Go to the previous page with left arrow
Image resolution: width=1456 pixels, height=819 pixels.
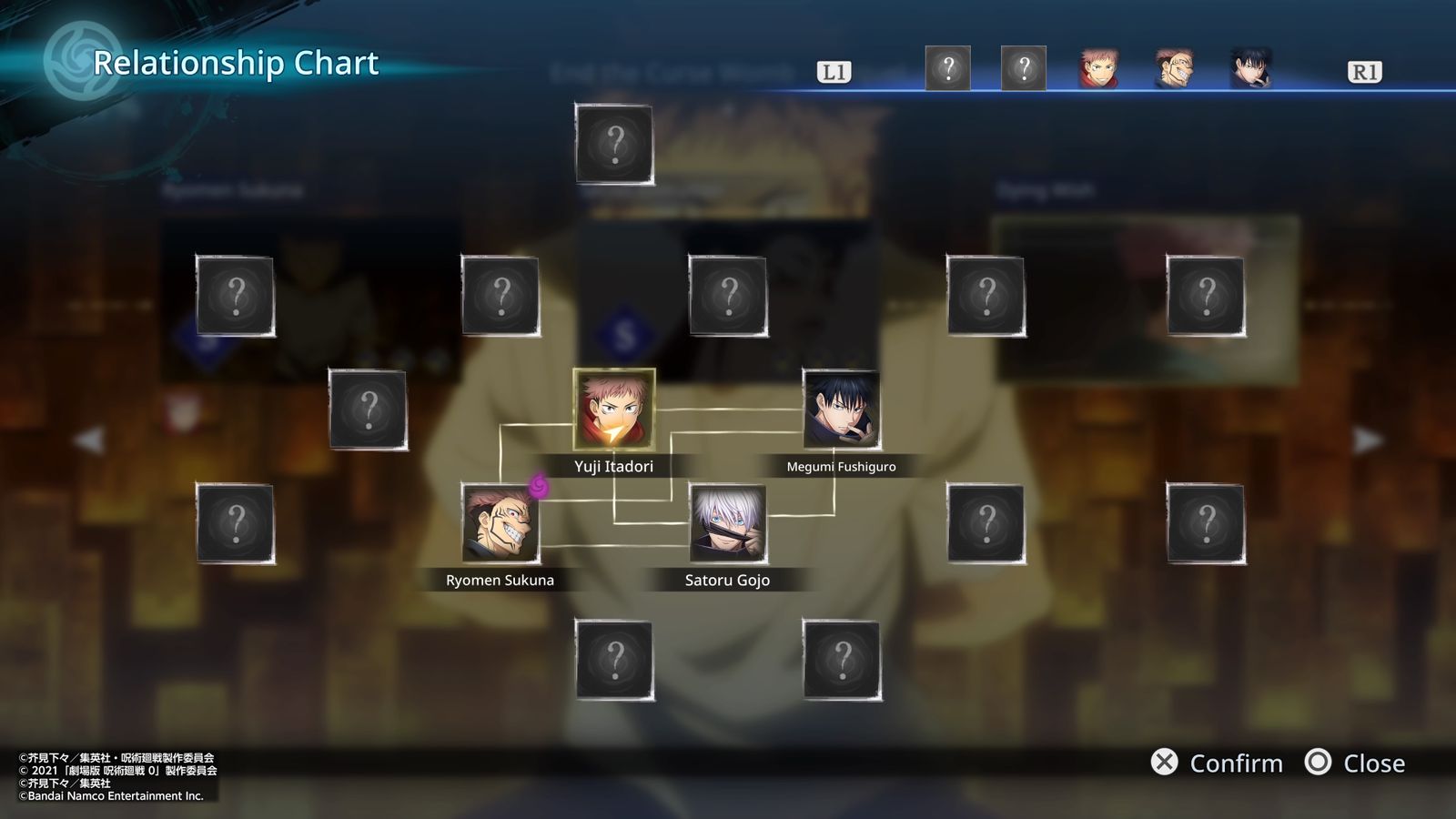tap(89, 440)
